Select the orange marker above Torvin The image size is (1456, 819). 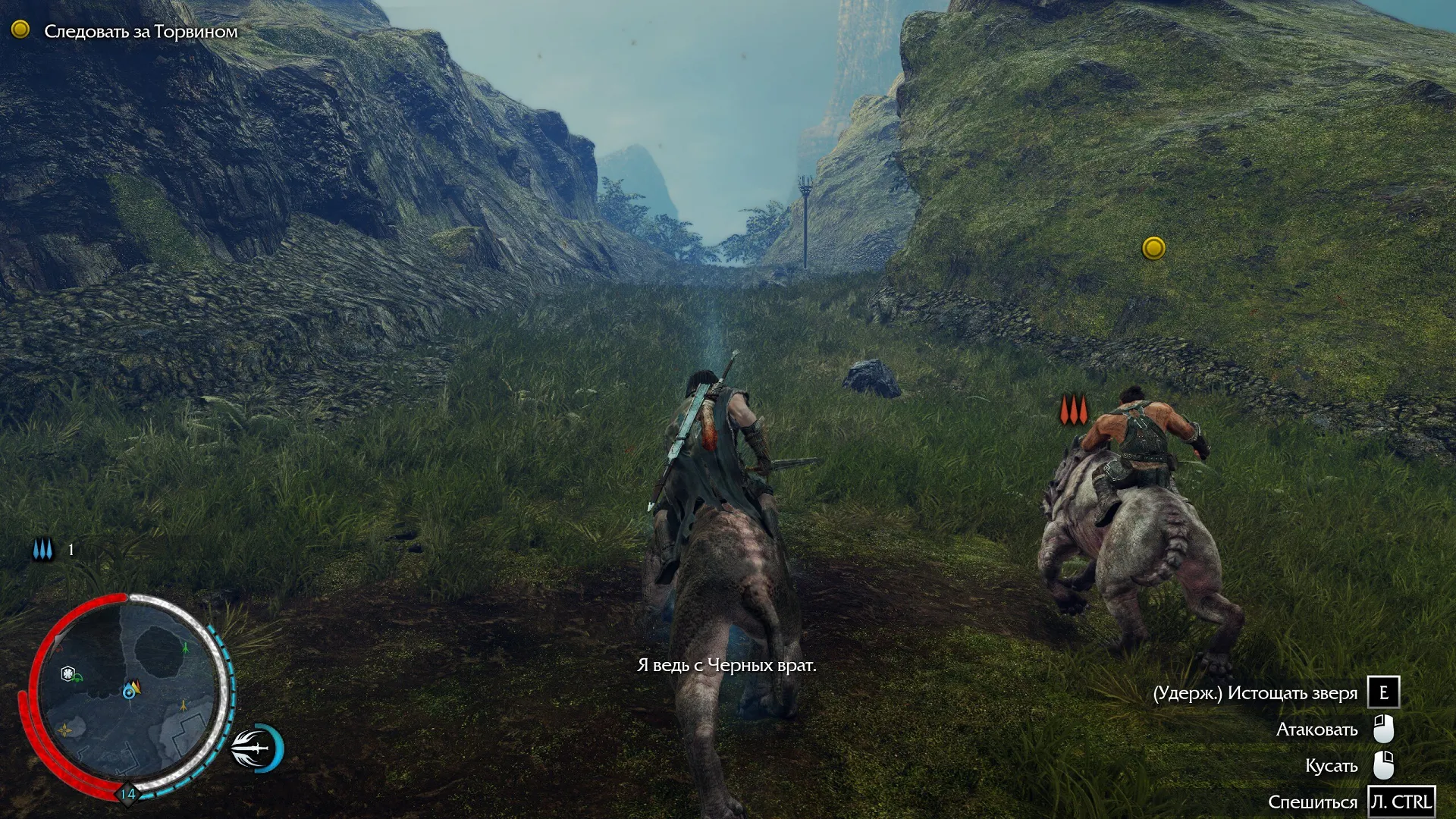[1074, 410]
